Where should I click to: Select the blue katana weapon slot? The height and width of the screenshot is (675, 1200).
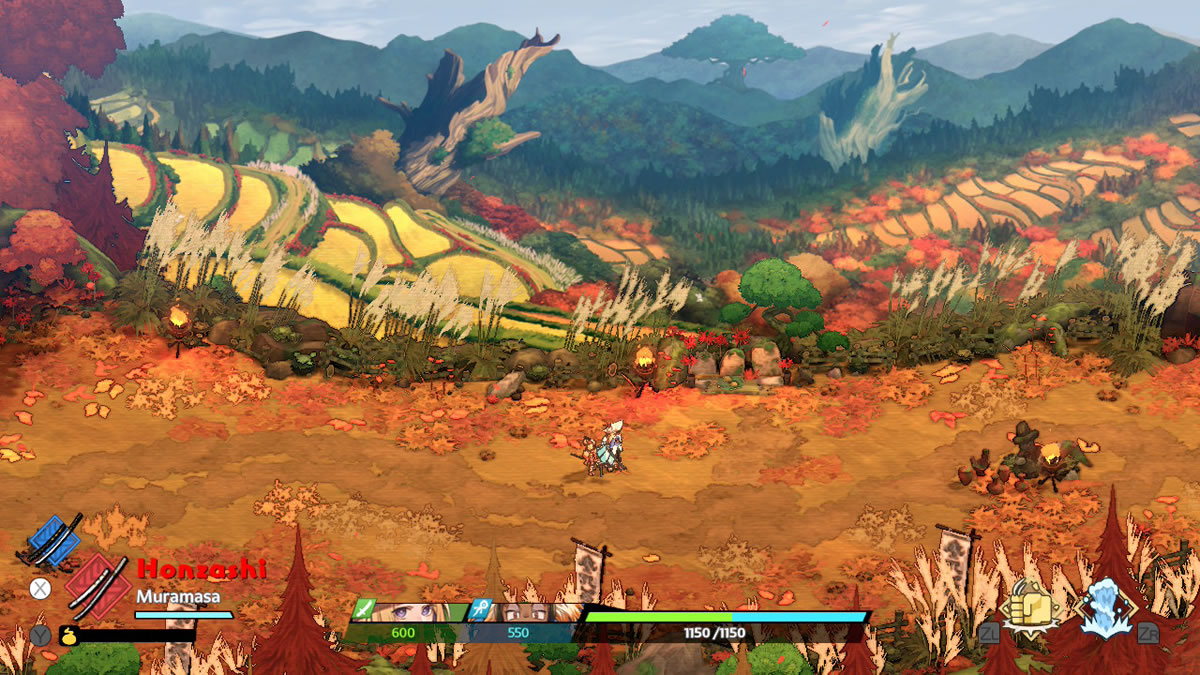[x=53, y=540]
